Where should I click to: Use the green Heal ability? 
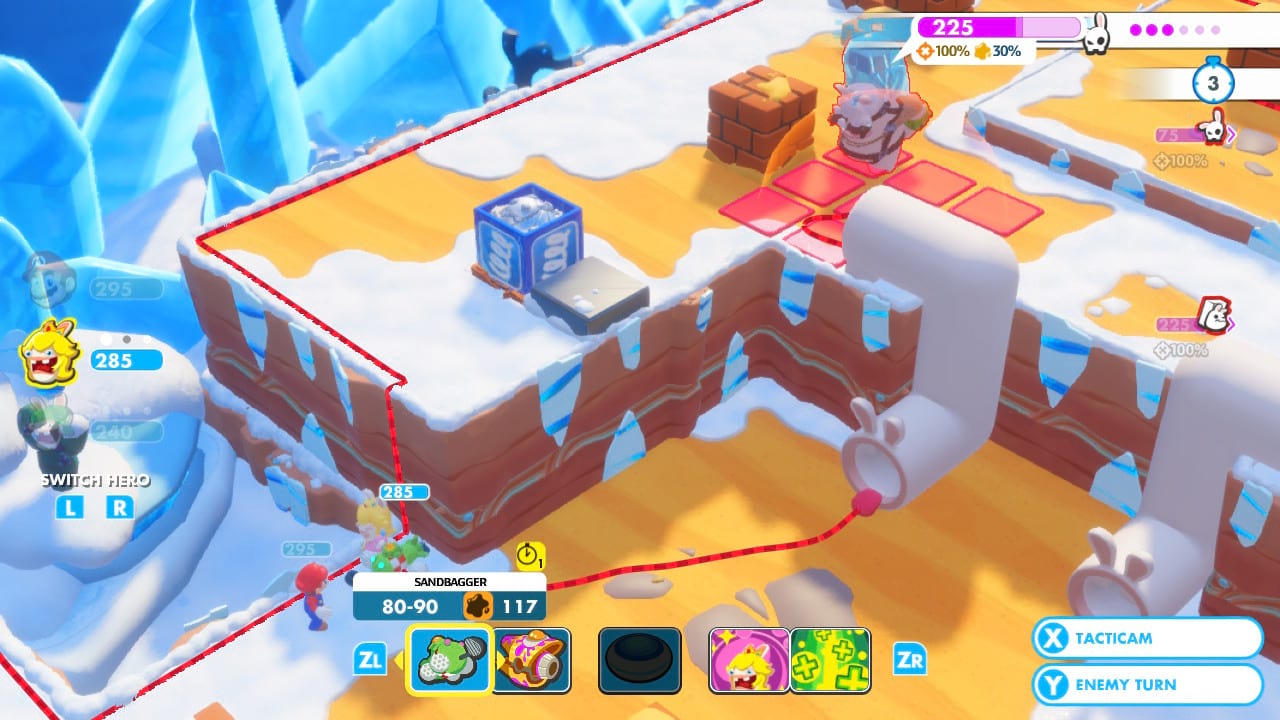coord(829,661)
